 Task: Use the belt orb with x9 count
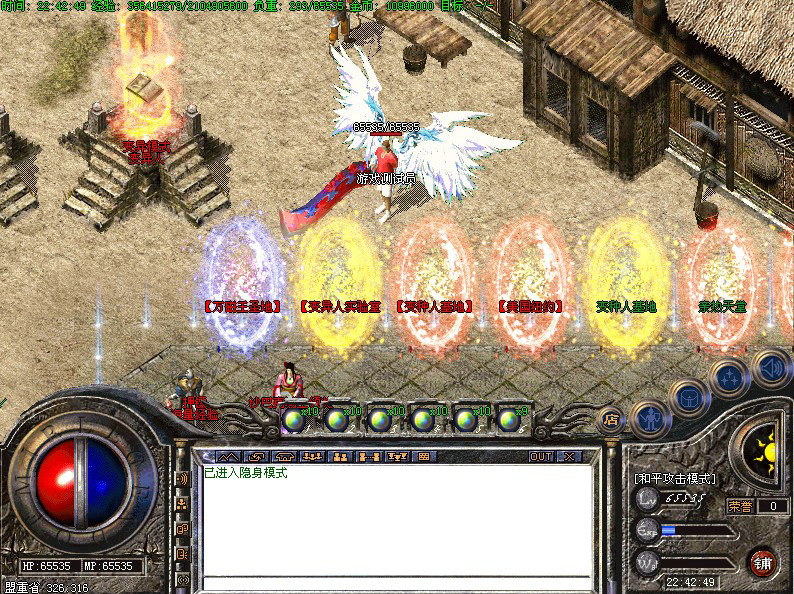coord(510,419)
